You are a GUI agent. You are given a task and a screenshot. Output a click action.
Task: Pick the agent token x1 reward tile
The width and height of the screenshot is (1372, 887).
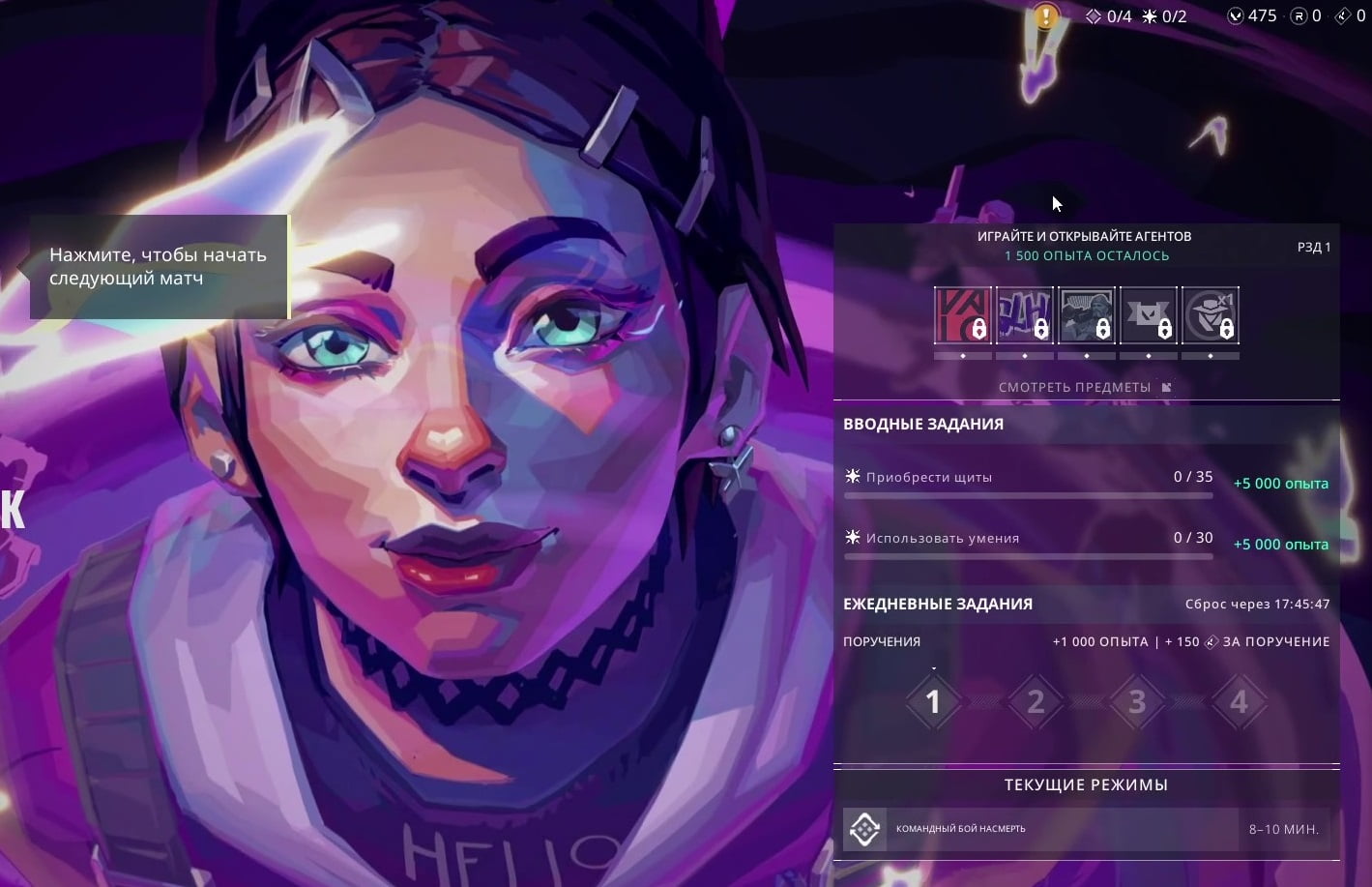(1210, 315)
